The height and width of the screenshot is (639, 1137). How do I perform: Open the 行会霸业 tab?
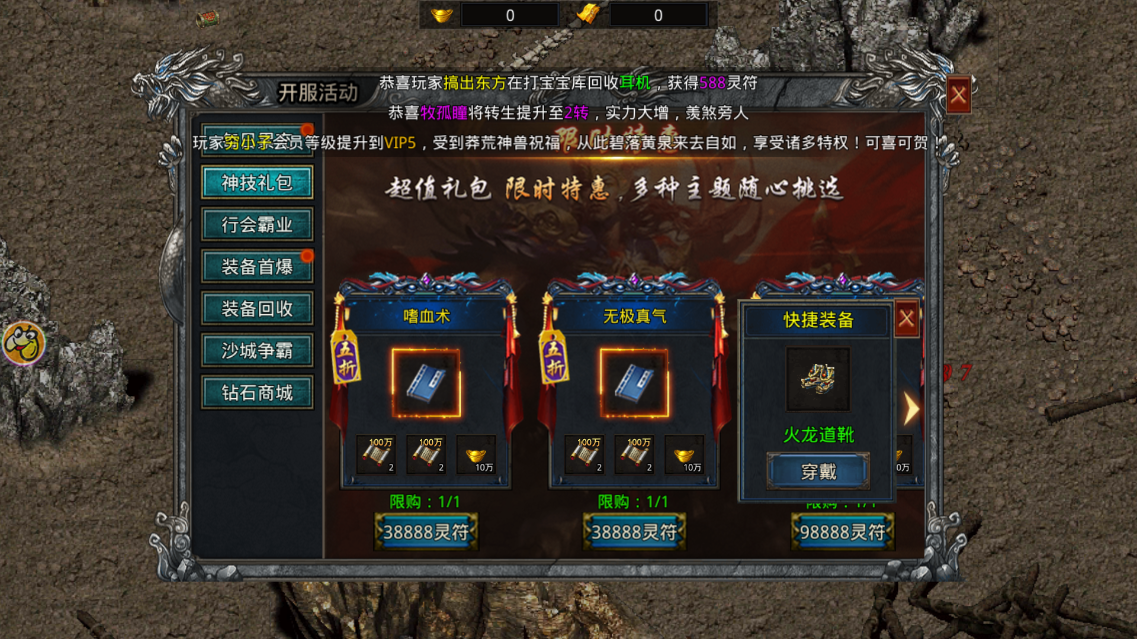[258, 225]
